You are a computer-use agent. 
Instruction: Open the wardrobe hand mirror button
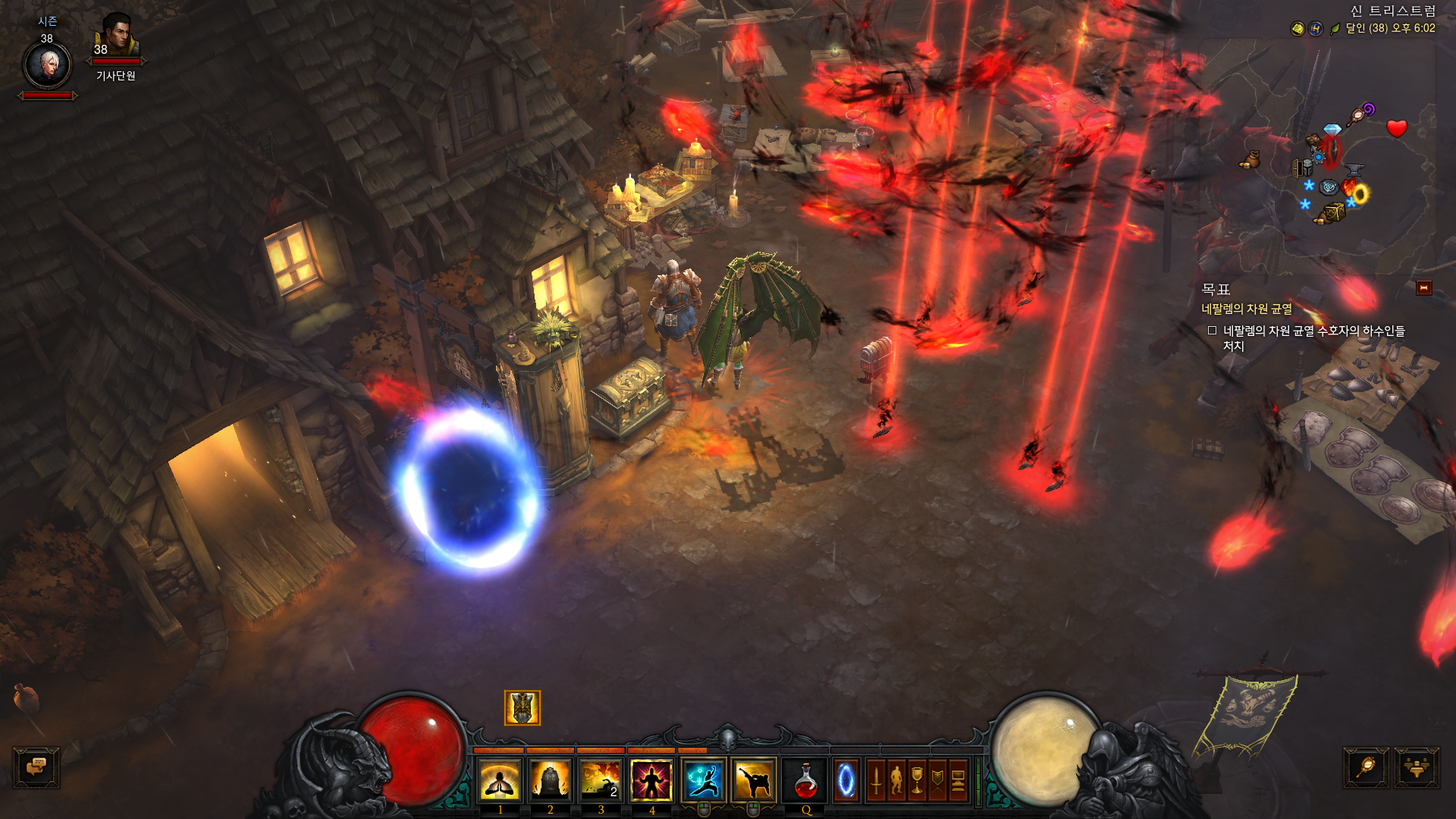point(1366,767)
